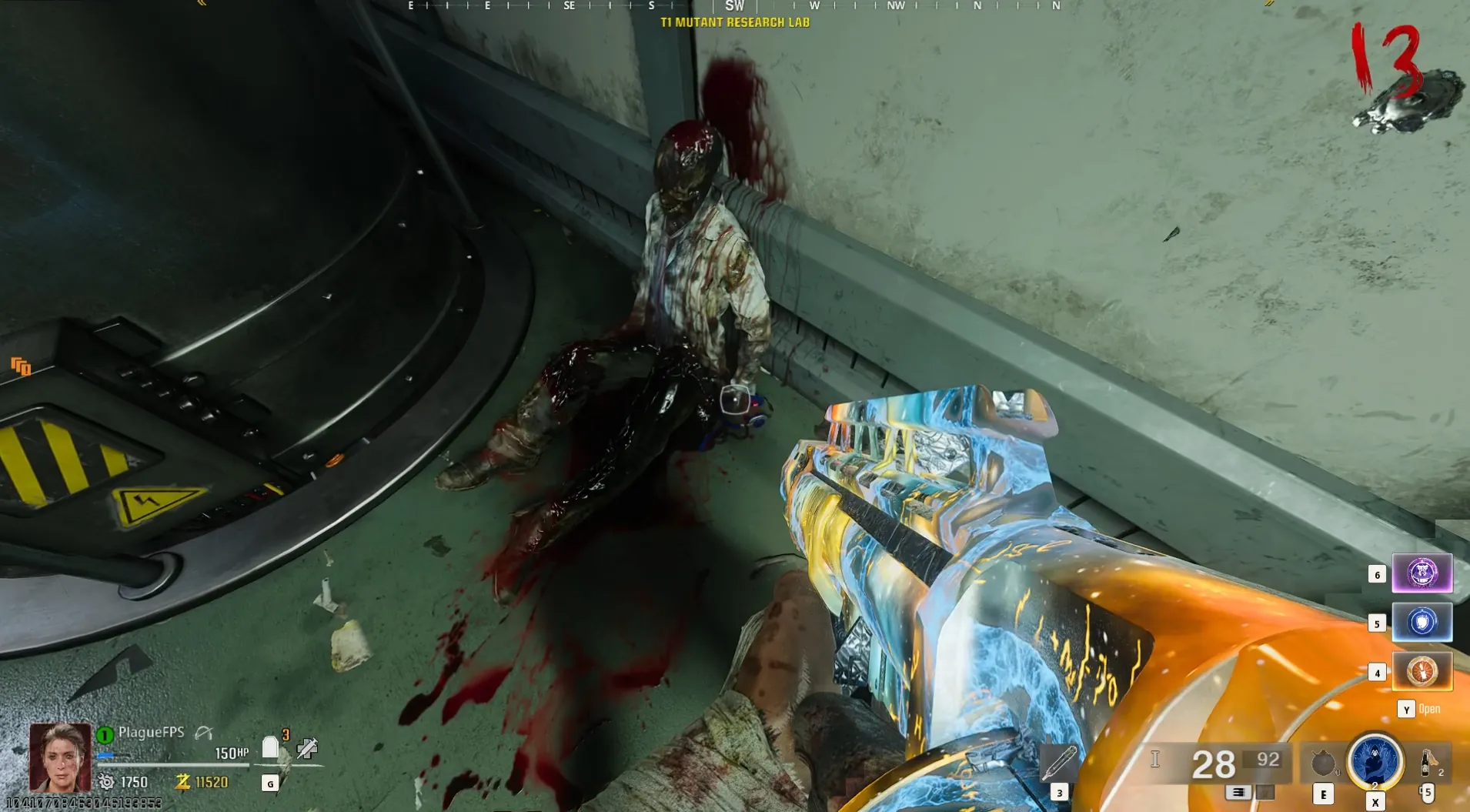Viewport: 1470px width, 812px height.
Task: Select the salvage gear icon
Action: coord(106,782)
